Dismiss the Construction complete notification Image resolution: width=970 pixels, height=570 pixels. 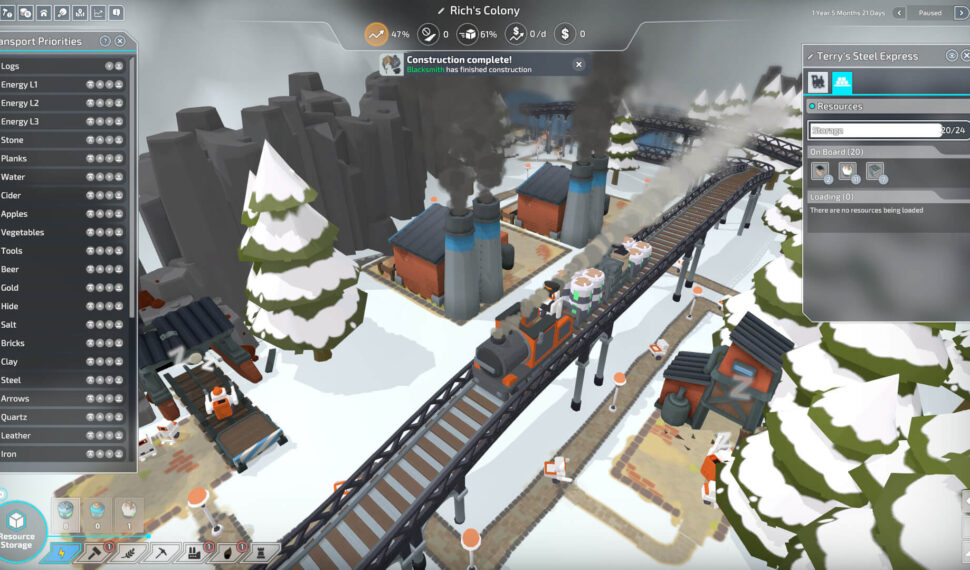[x=578, y=64]
